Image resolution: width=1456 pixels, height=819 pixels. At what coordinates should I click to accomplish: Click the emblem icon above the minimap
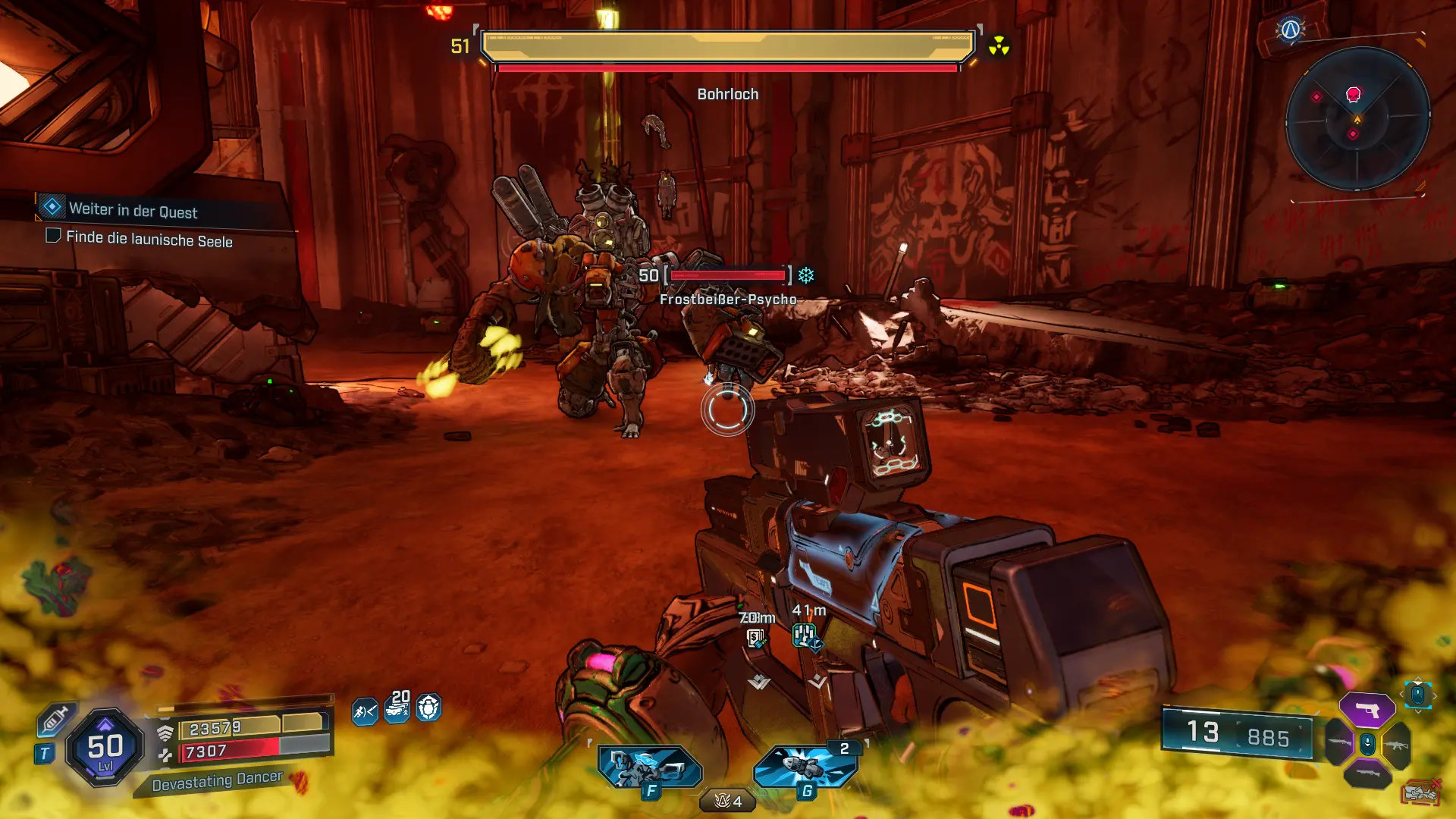(x=1290, y=30)
